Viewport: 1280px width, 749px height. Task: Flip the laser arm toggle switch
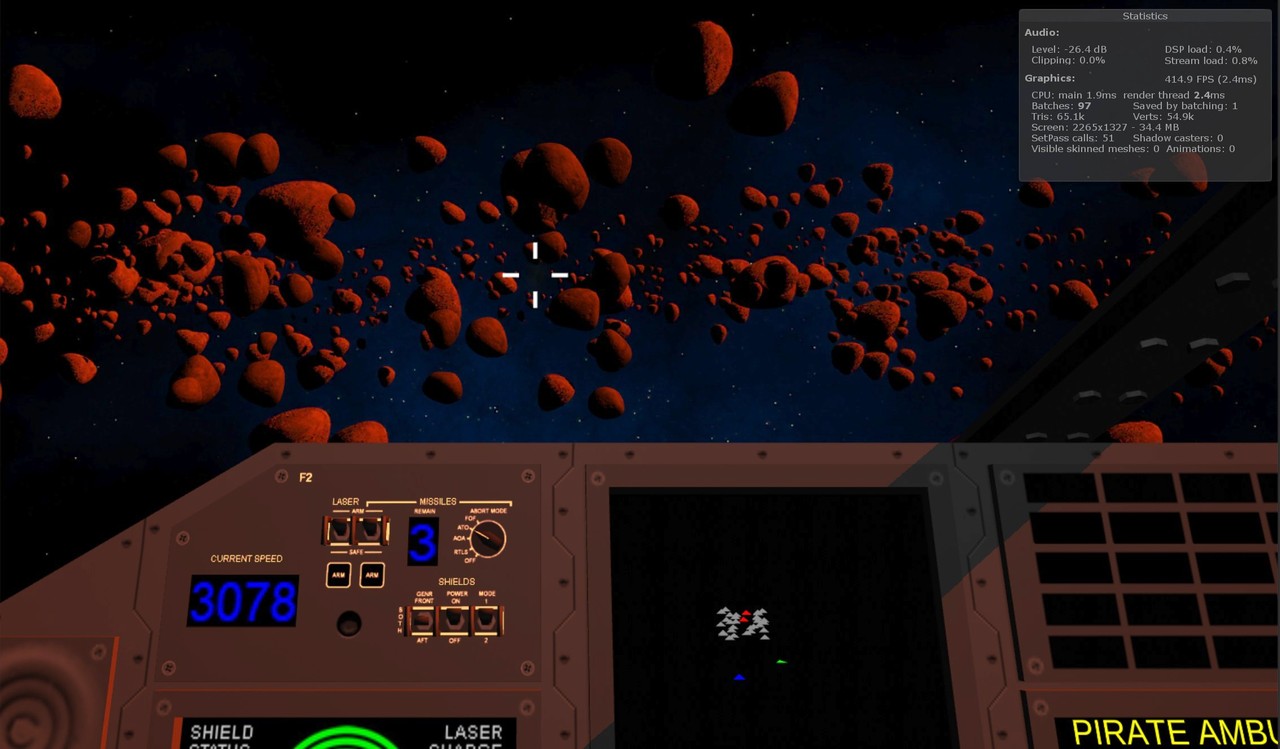(340, 530)
